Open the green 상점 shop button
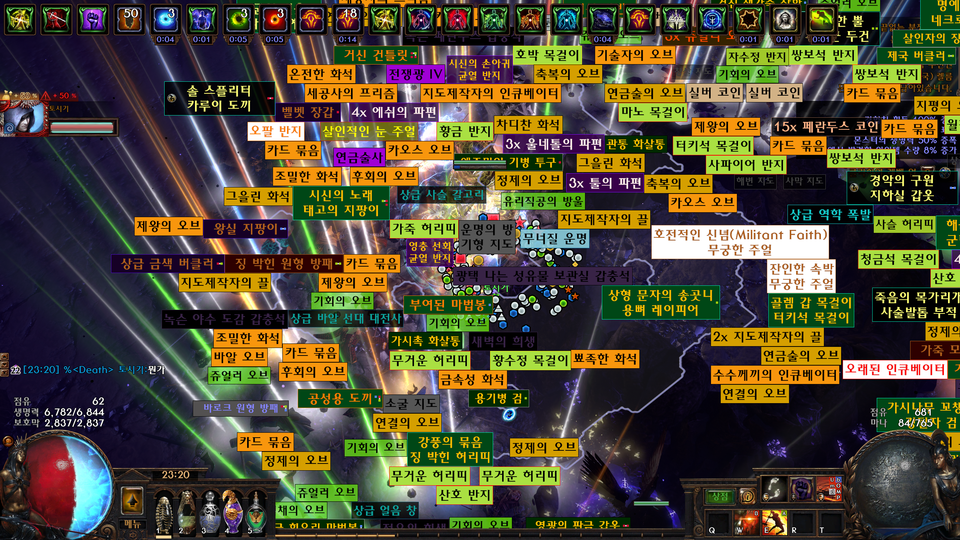This screenshot has width=960, height=540. [720, 496]
